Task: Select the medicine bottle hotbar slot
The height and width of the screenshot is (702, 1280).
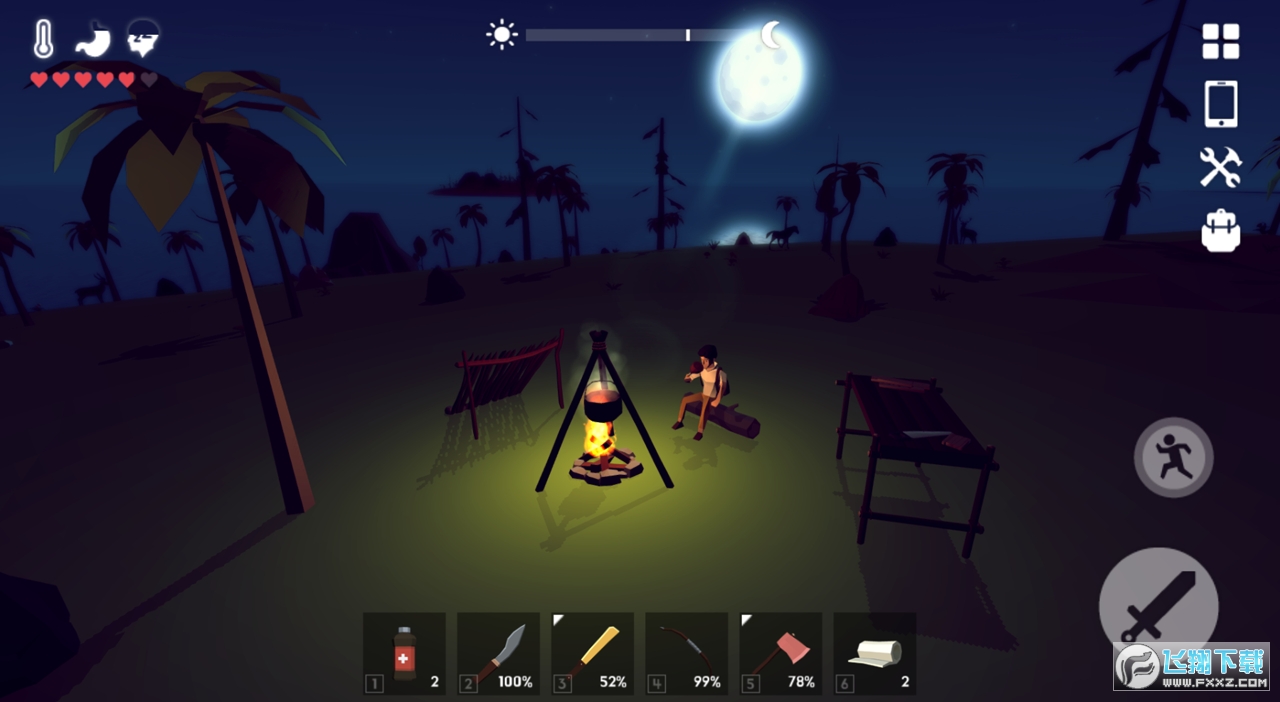Action: point(404,654)
